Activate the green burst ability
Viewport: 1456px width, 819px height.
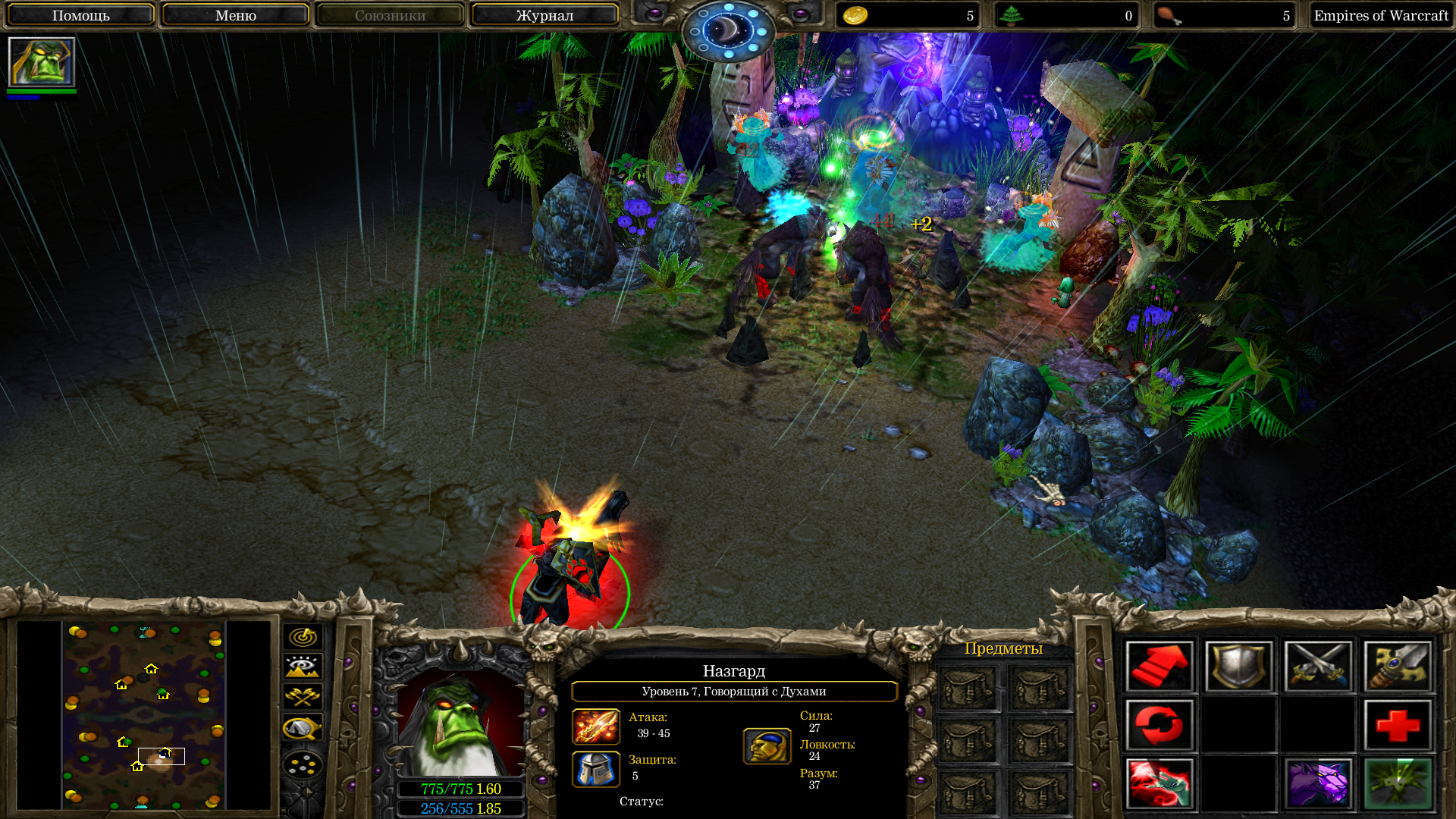click(1398, 783)
